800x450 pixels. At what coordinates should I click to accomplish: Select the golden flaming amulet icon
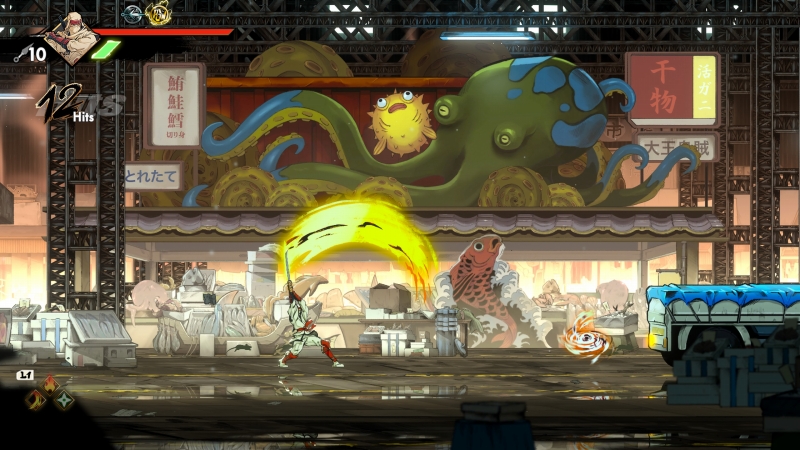(x=158, y=14)
